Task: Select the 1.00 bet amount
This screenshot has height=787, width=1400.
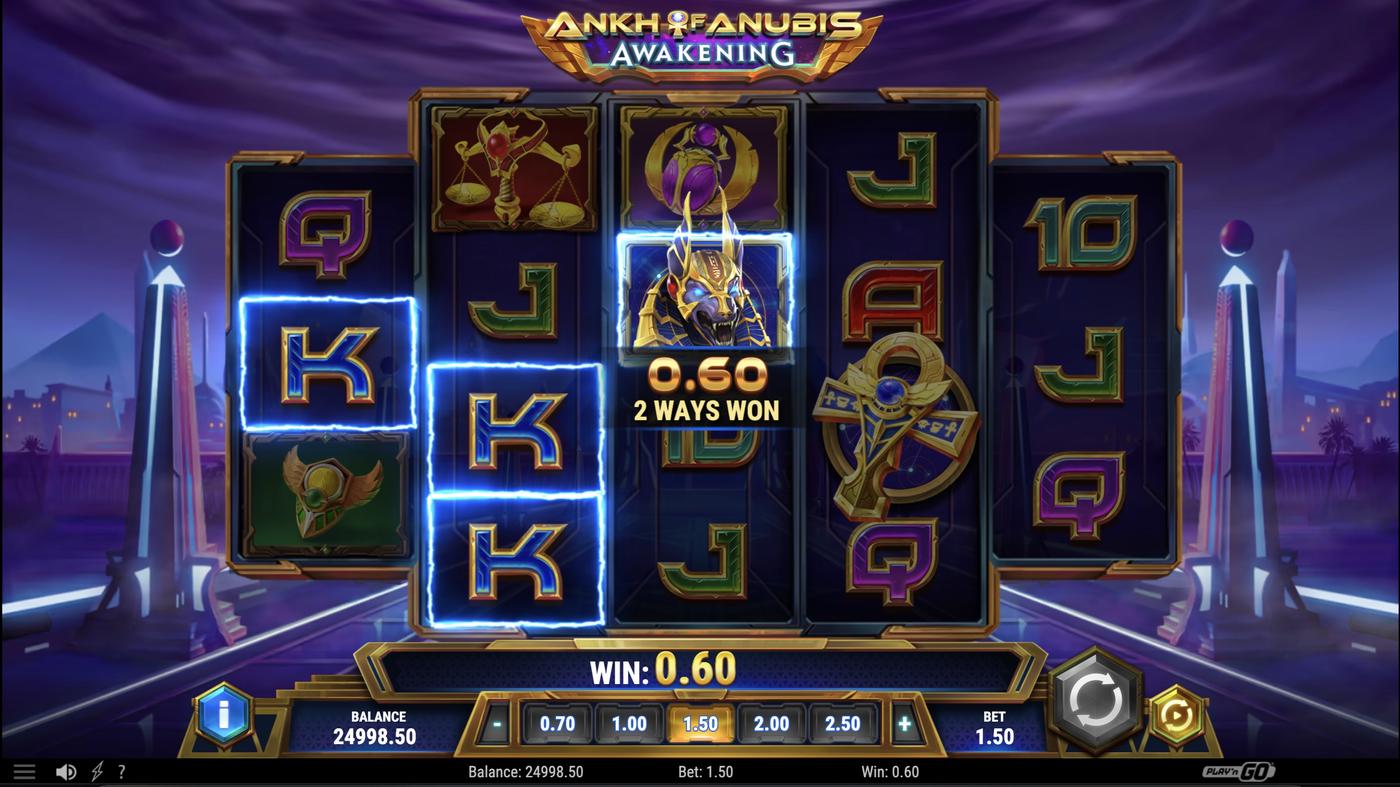Action: coord(629,722)
